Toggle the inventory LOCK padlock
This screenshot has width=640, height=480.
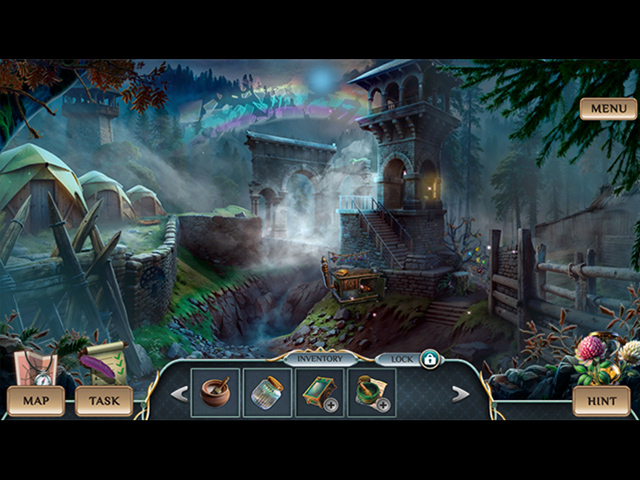click(429, 358)
